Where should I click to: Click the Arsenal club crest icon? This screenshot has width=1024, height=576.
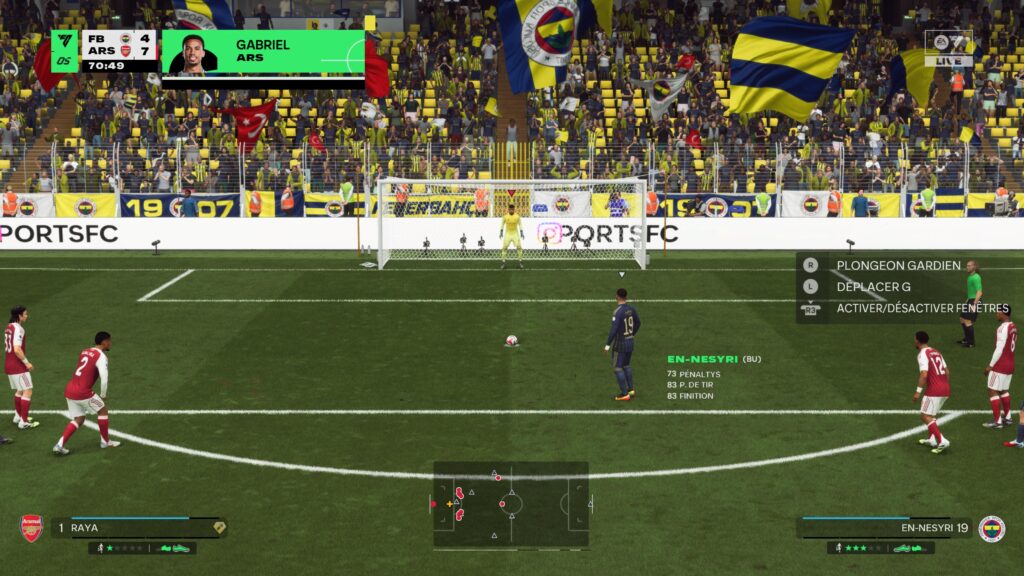click(32, 528)
